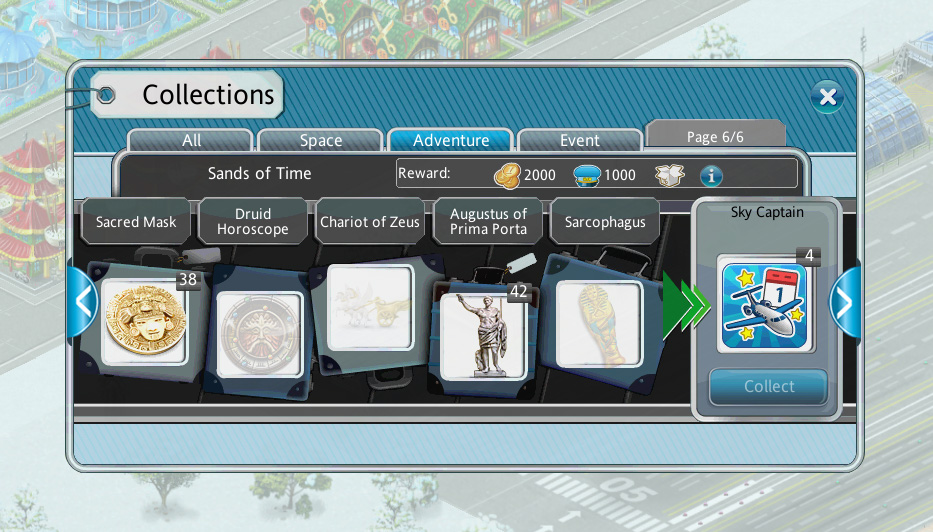The width and height of the screenshot is (933, 532).
Task: Go to the next collections page
Action: tap(845, 302)
